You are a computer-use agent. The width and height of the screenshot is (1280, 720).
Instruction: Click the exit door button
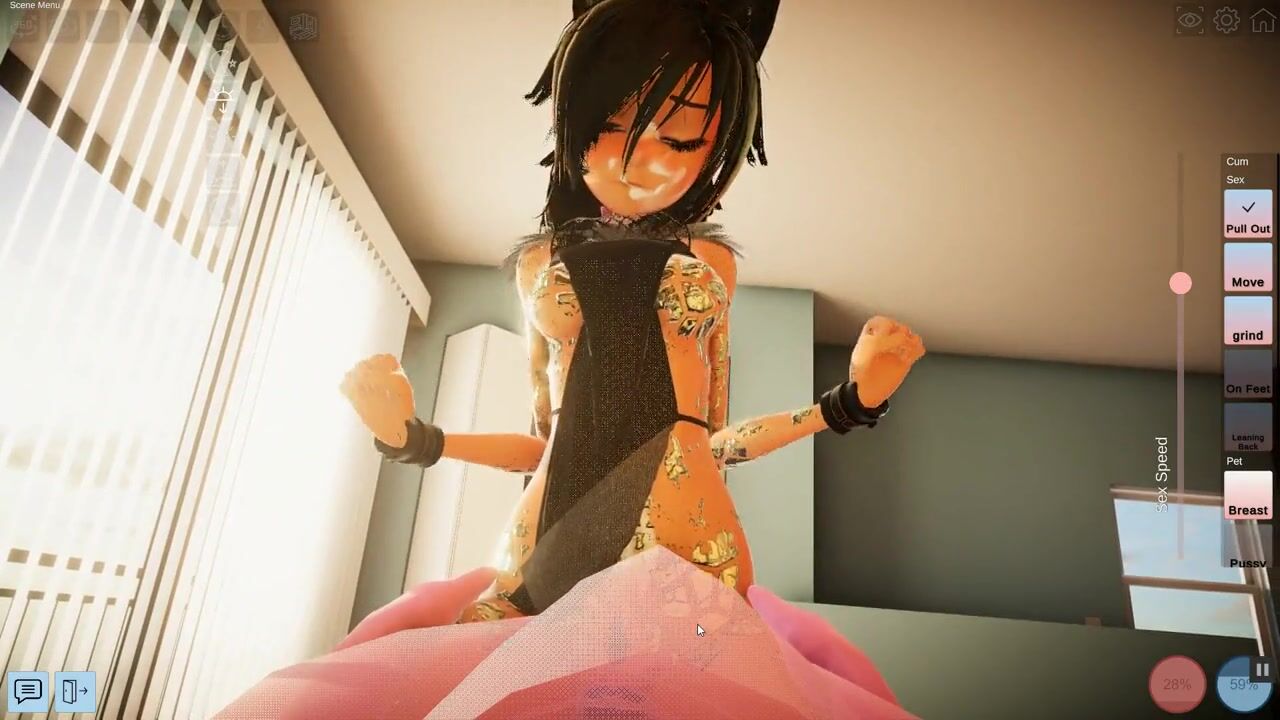click(x=75, y=690)
